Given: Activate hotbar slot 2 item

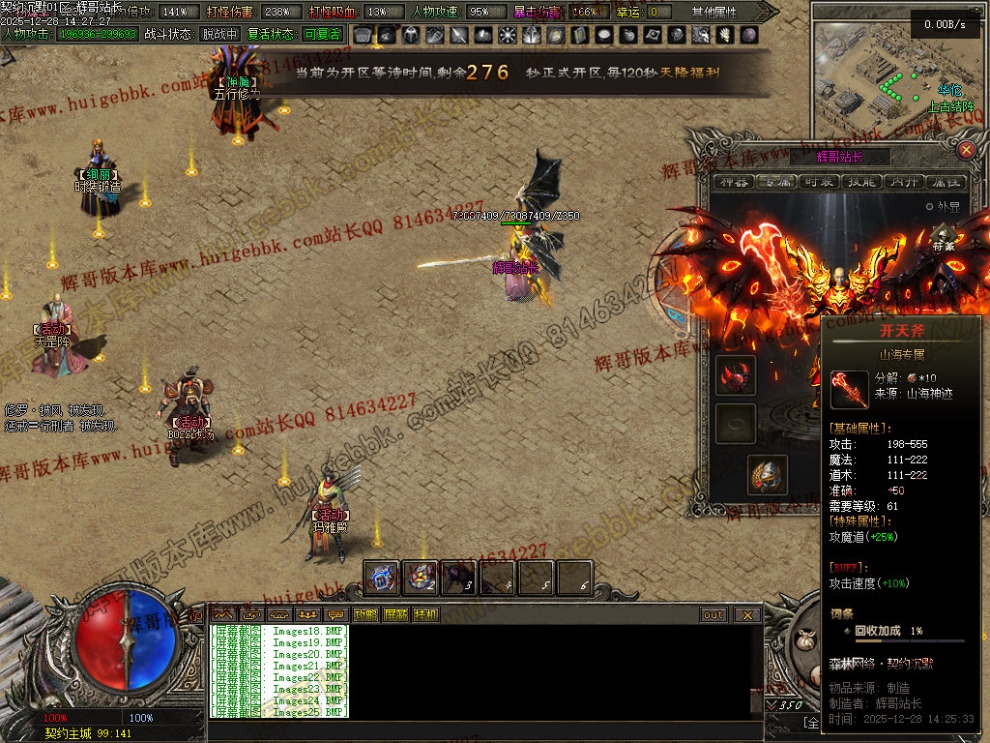Looking at the screenshot, I should (420, 577).
